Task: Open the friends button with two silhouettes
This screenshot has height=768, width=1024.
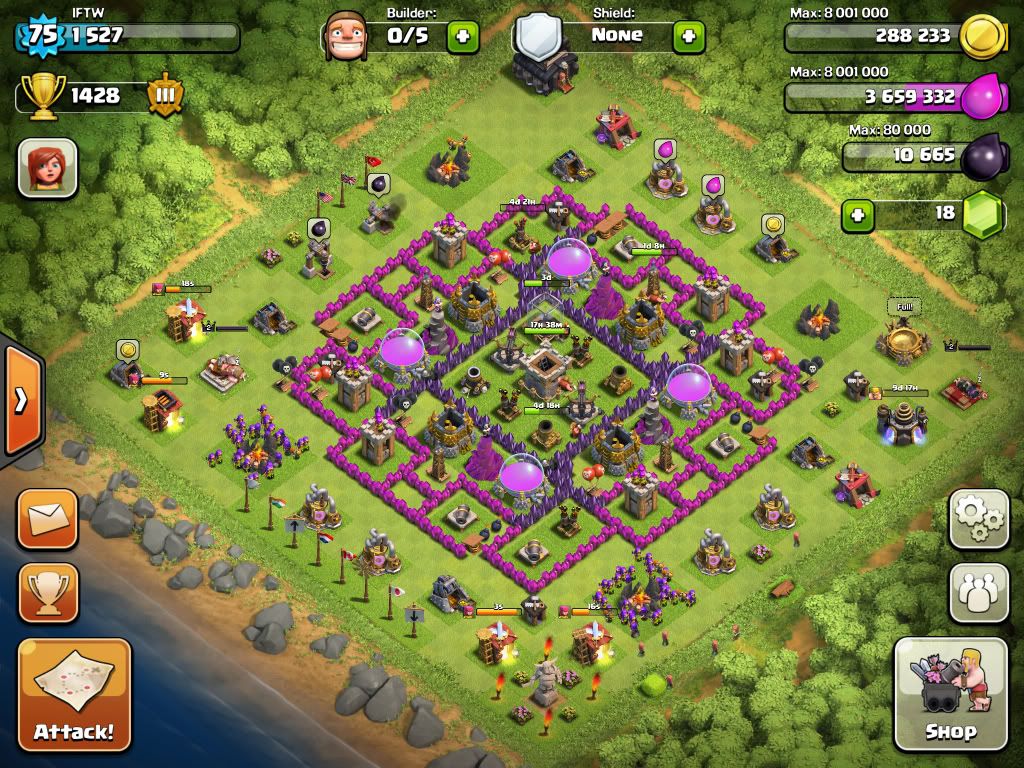Action: click(x=979, y=592)
